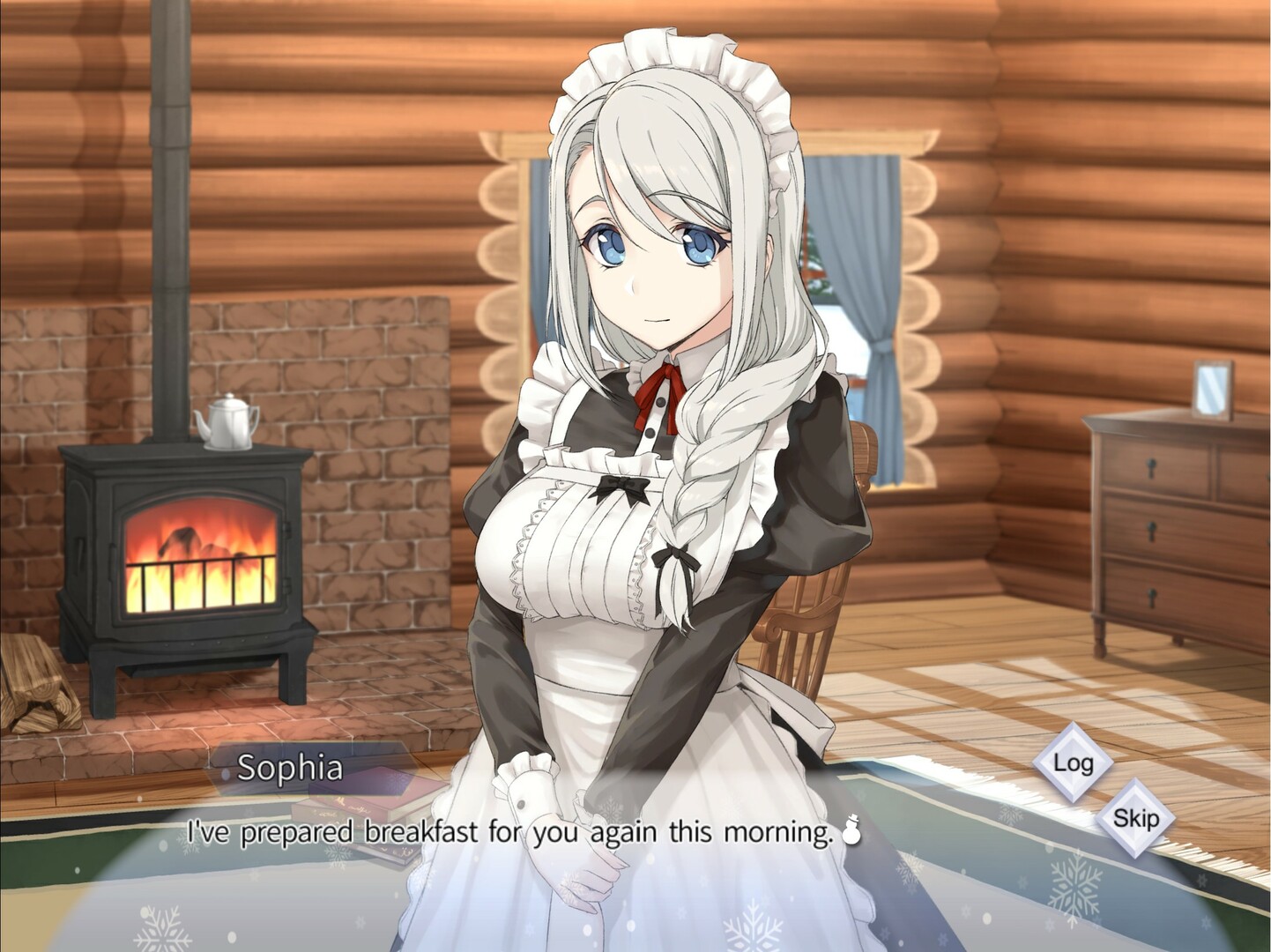The height and width of the screenshot is (952, 1271).
Task: Click the dialogue text to advance
Action: [x=520, y=826]
